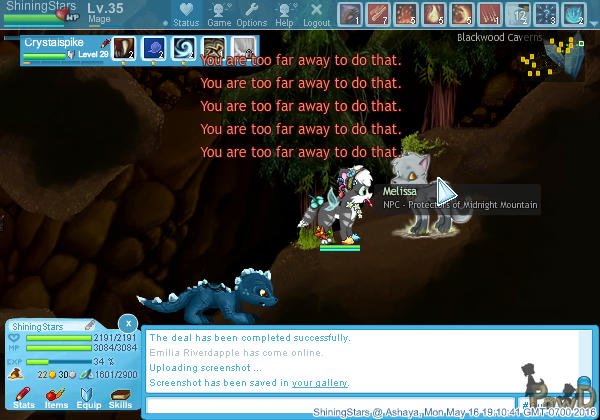The image size is (600, 420).
Task: Edit the ShiningStars name with pencil icon
Action: (89, 325)
